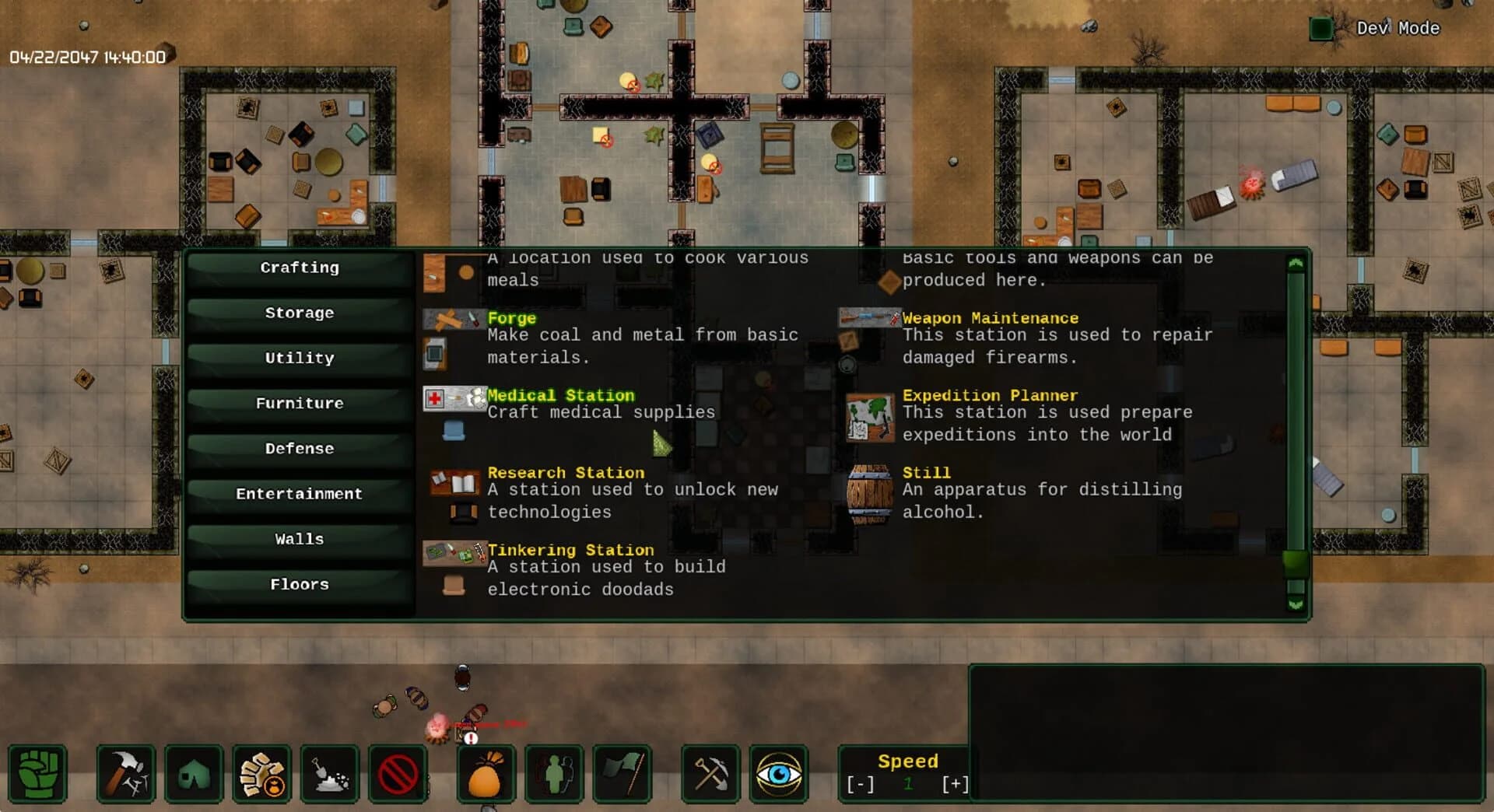This screenshot has height=812, width=1494.
Task: Open the crossed pickaxe mining tool
Action: [x=710, y=774]
